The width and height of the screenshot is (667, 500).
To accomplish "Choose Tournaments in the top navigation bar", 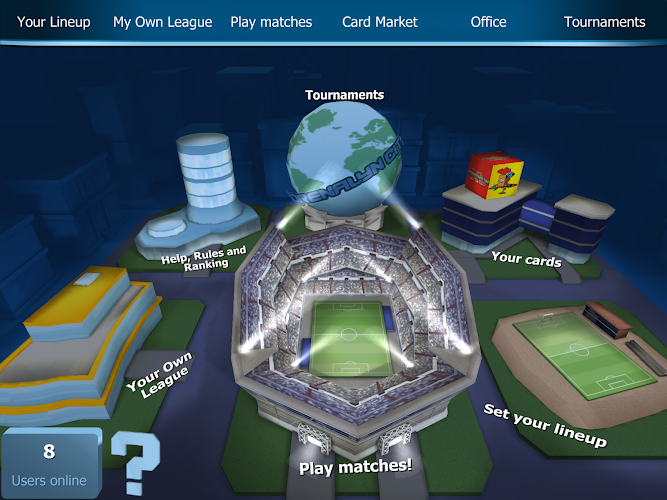I will click(605, 22).
